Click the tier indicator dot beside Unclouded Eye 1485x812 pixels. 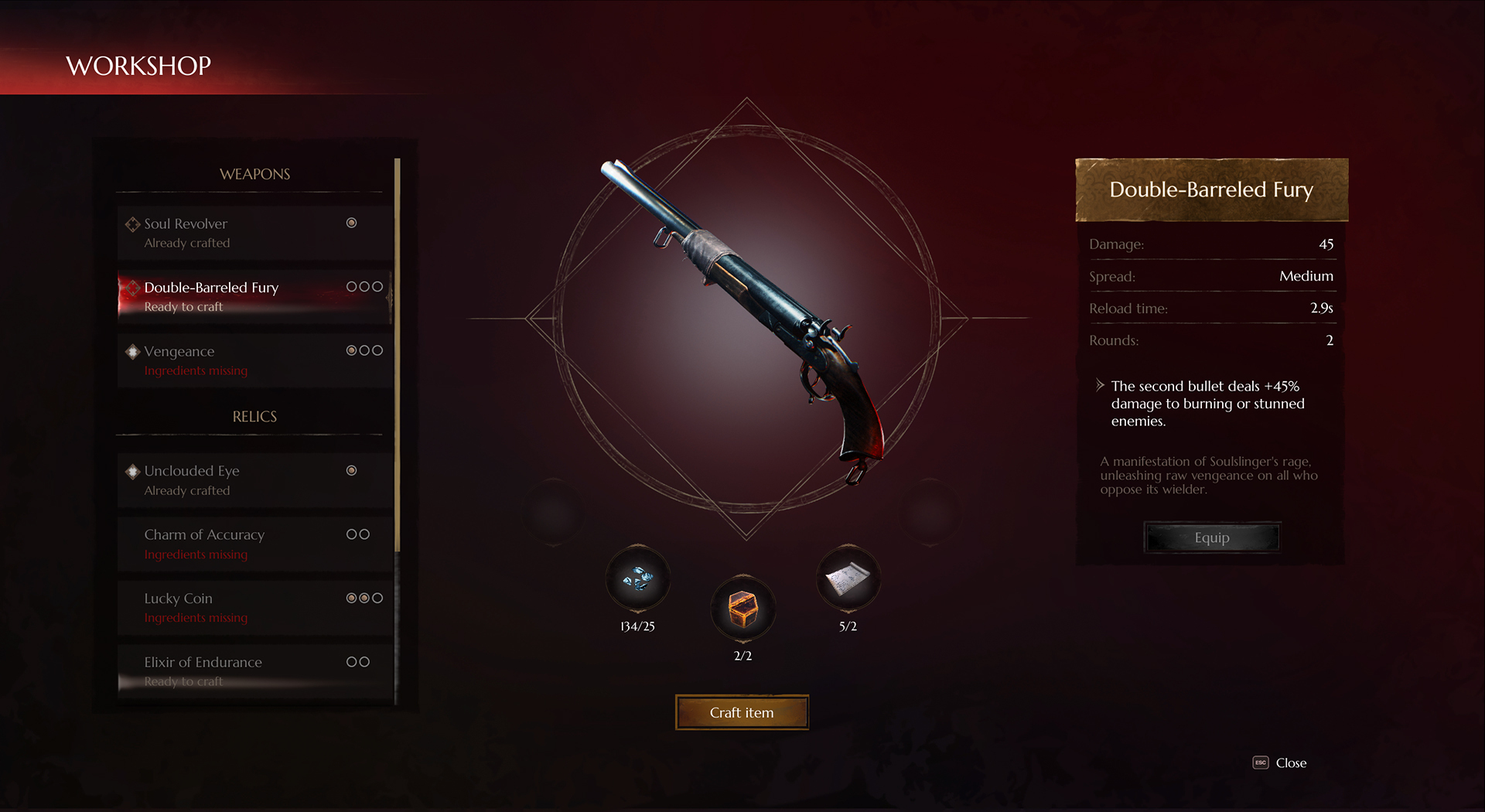[x=352, y=469]
